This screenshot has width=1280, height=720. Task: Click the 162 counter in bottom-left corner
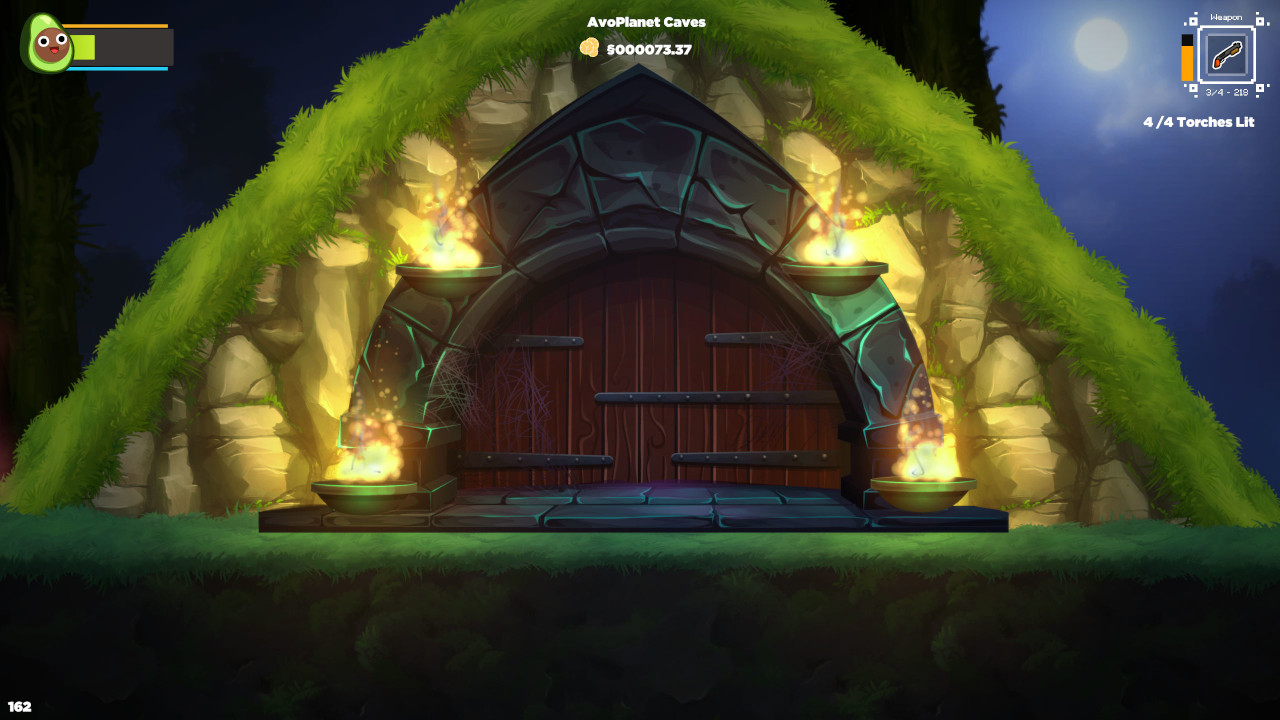(20, 705)
